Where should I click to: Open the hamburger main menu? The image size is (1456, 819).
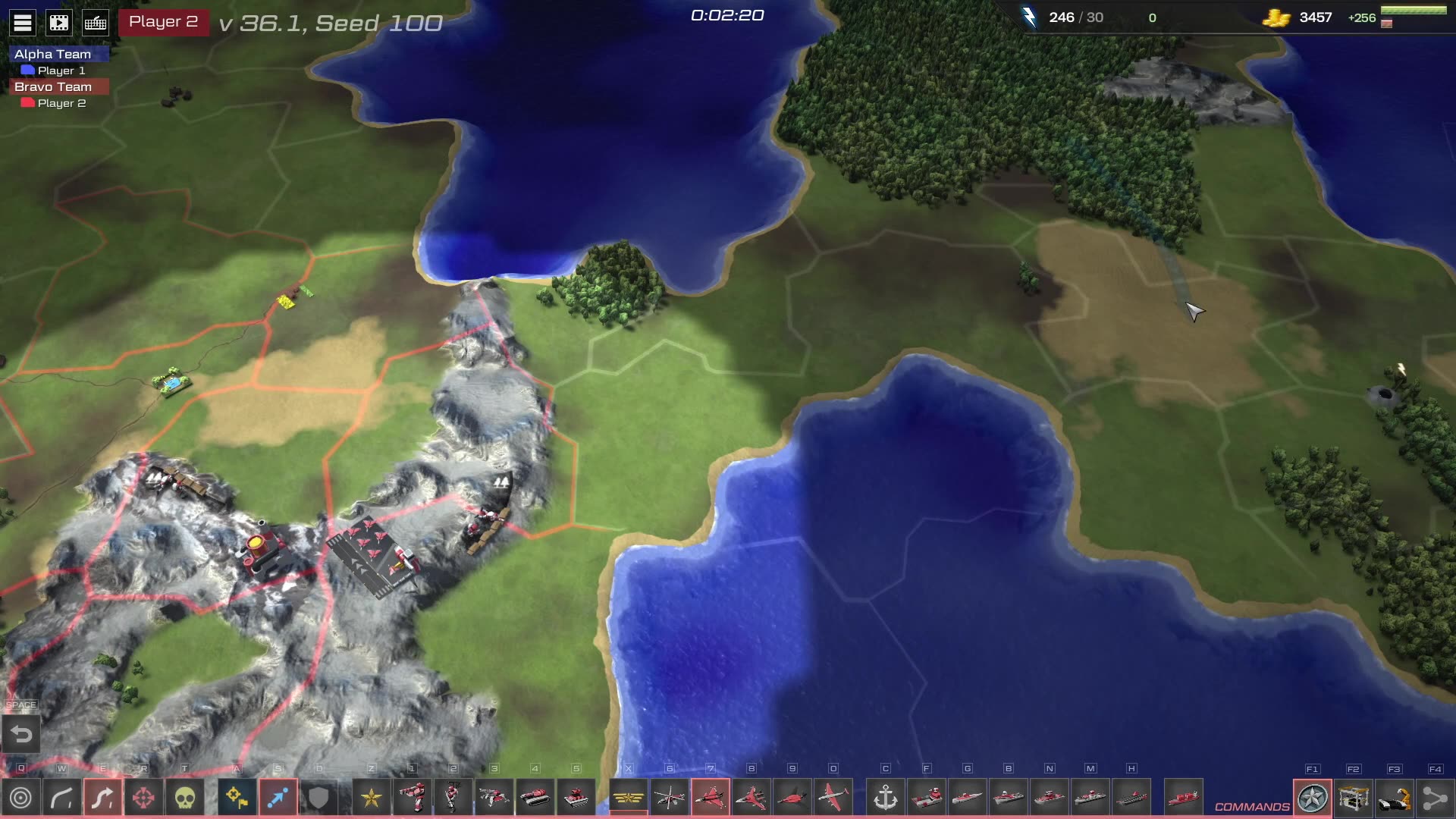23,23
